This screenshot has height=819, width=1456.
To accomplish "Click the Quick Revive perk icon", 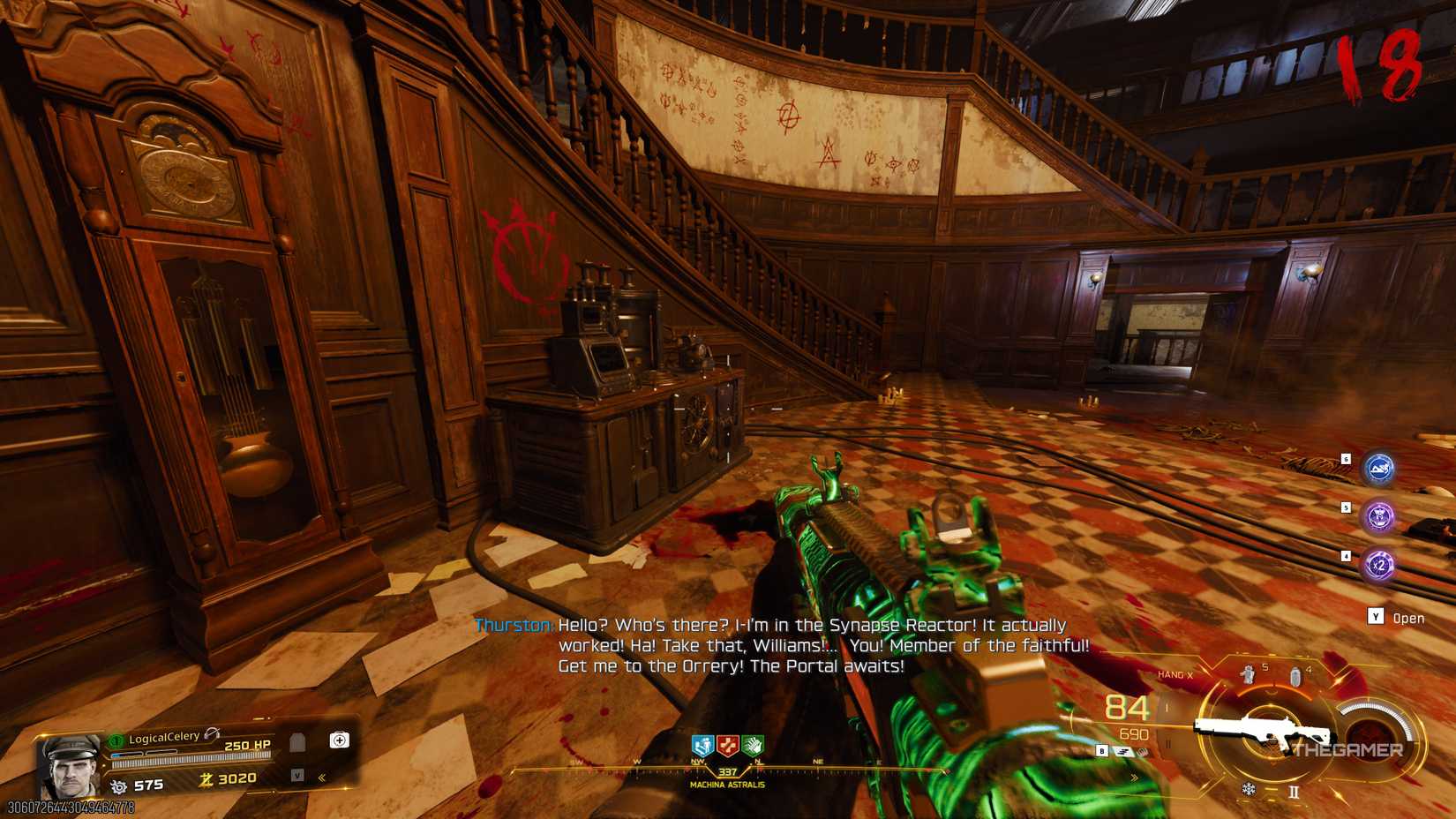I will click(726, 746).
